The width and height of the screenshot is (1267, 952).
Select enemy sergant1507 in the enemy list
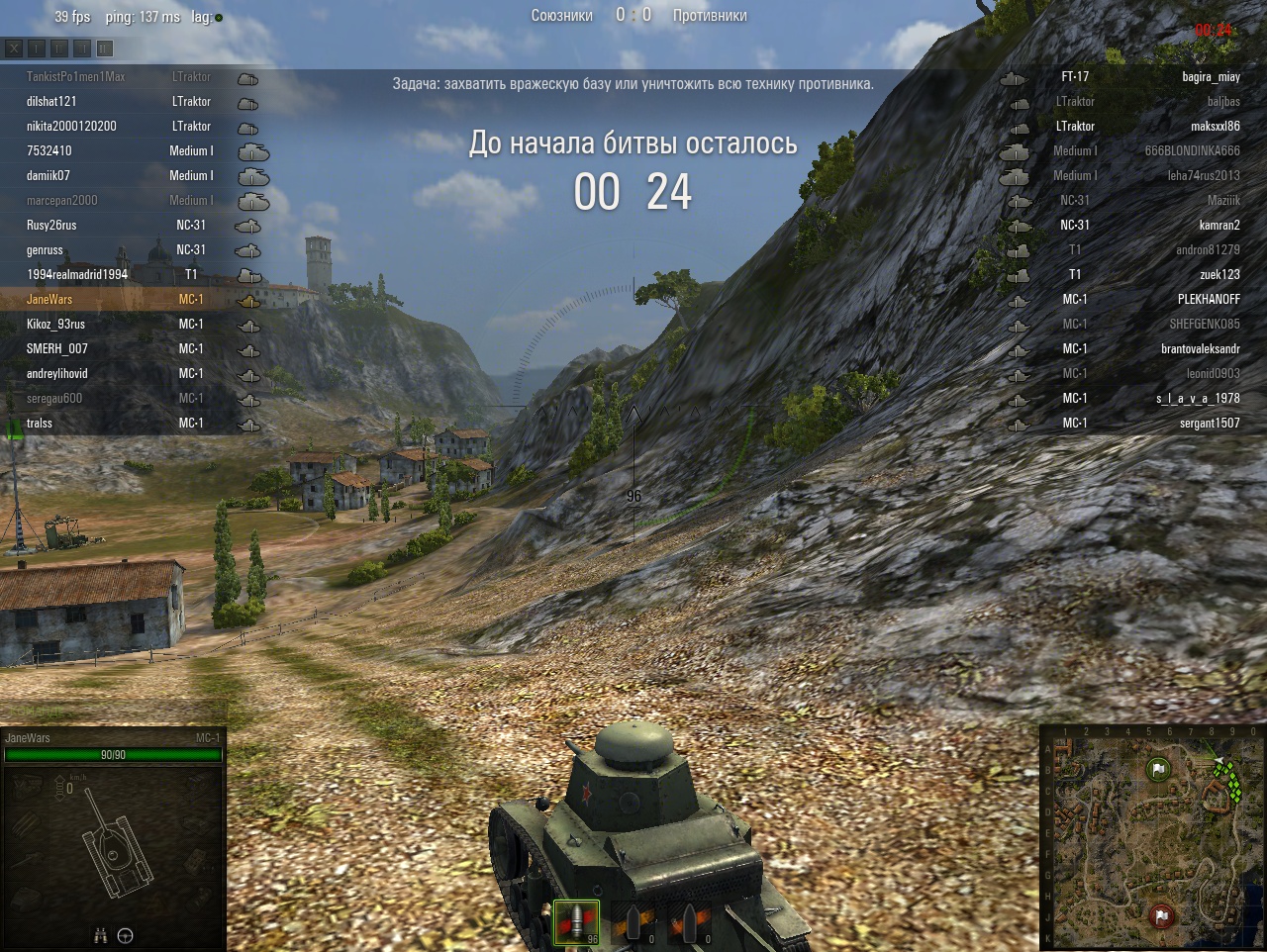point(1209,423)
